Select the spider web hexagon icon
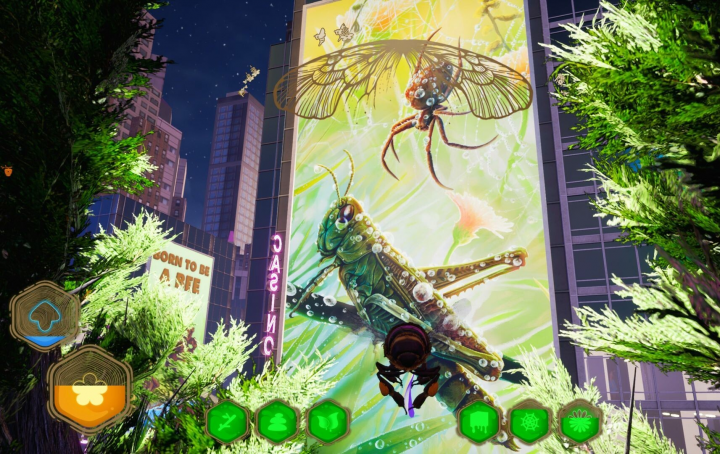This screenshot has width=720, height=454. [530, 422]
